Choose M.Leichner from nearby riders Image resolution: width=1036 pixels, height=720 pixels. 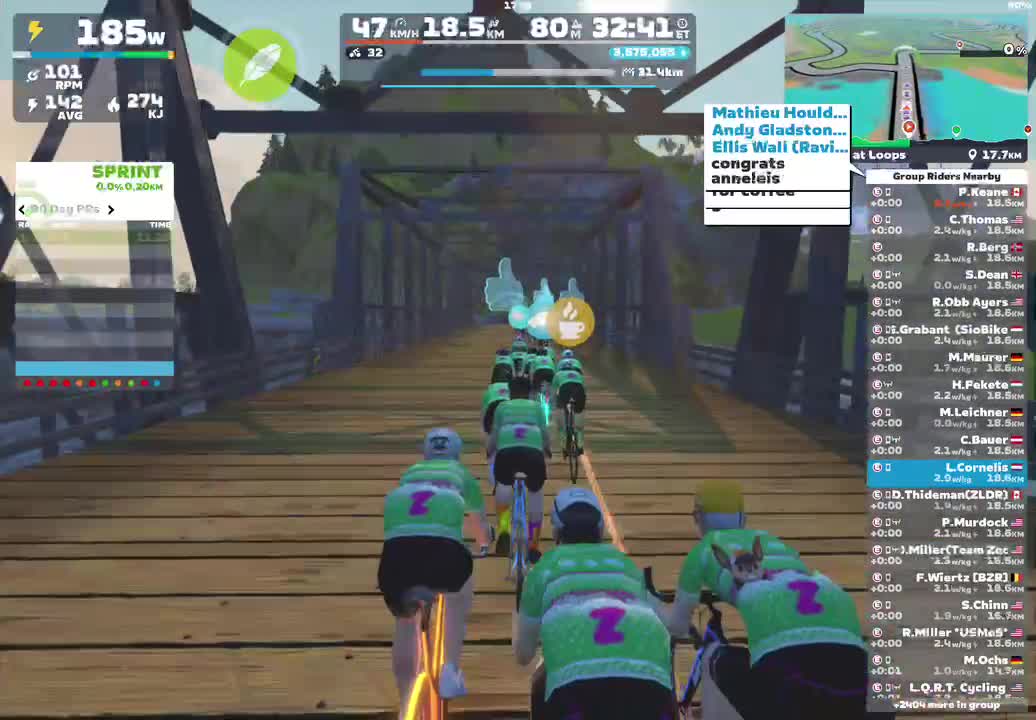coord(946,417)
